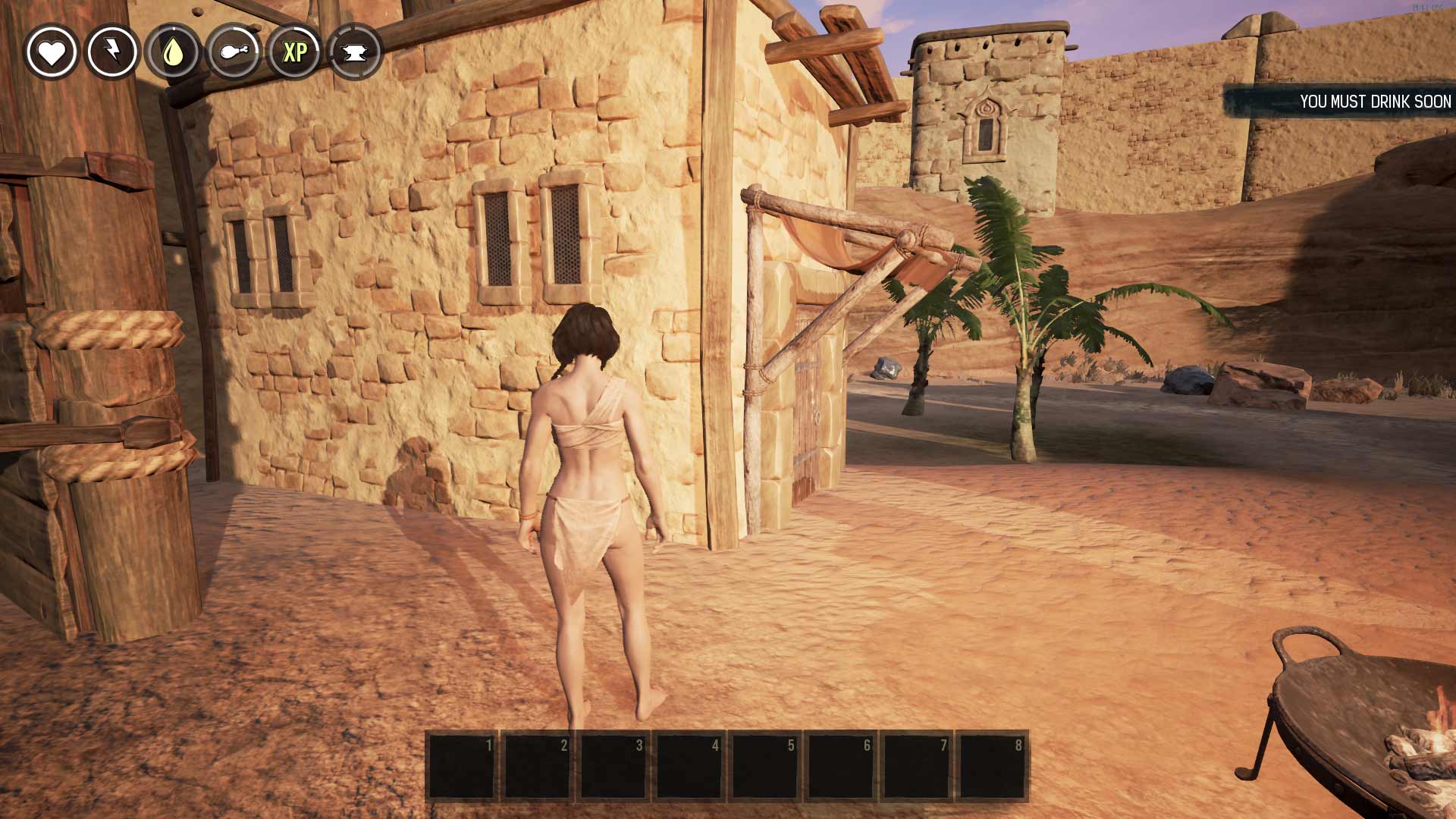Choose hotbar slot number 4
This screenshot has width=1456, height=819.
689,765
